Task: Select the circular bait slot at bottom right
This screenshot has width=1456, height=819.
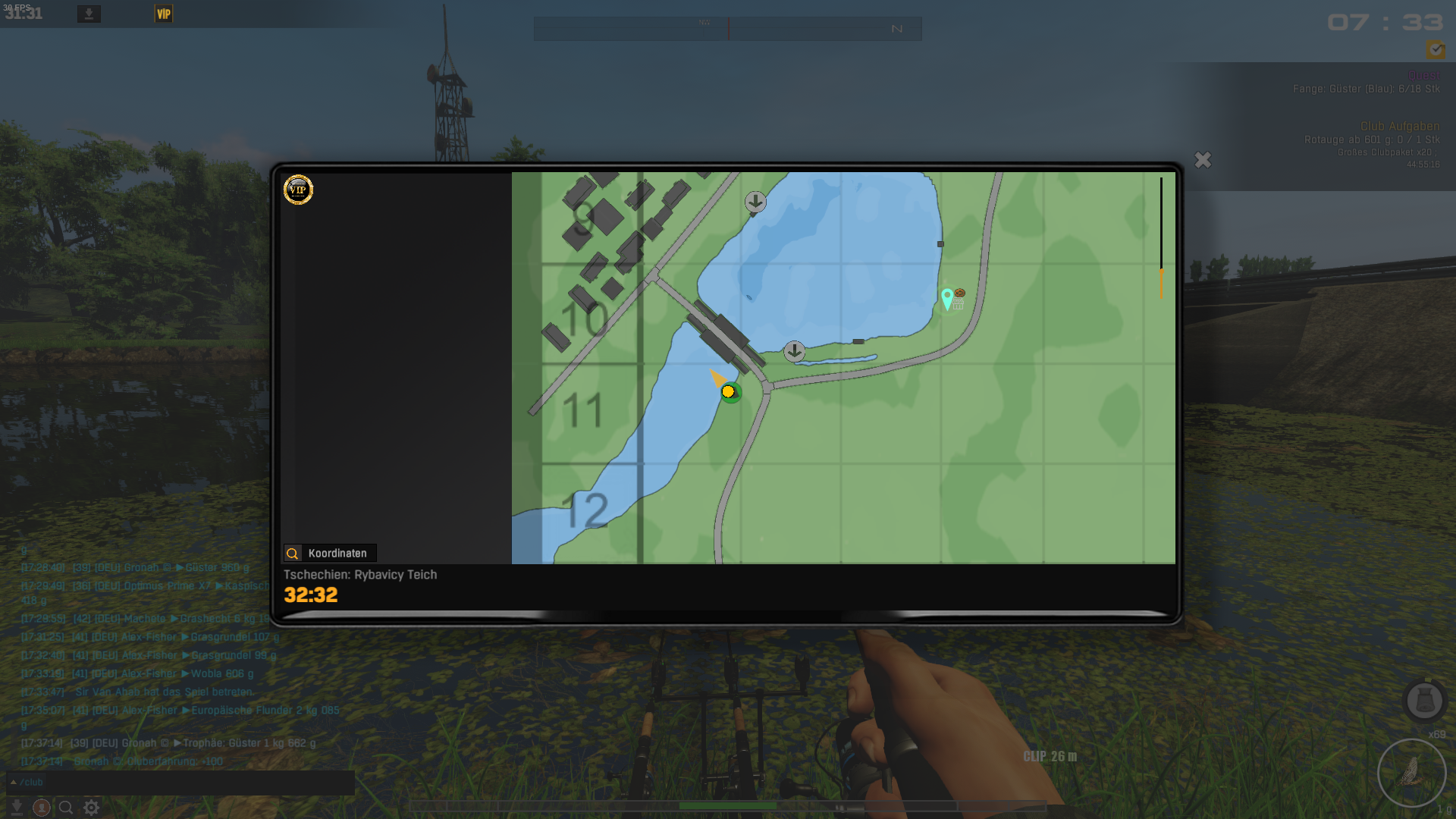Action: 1411,773
